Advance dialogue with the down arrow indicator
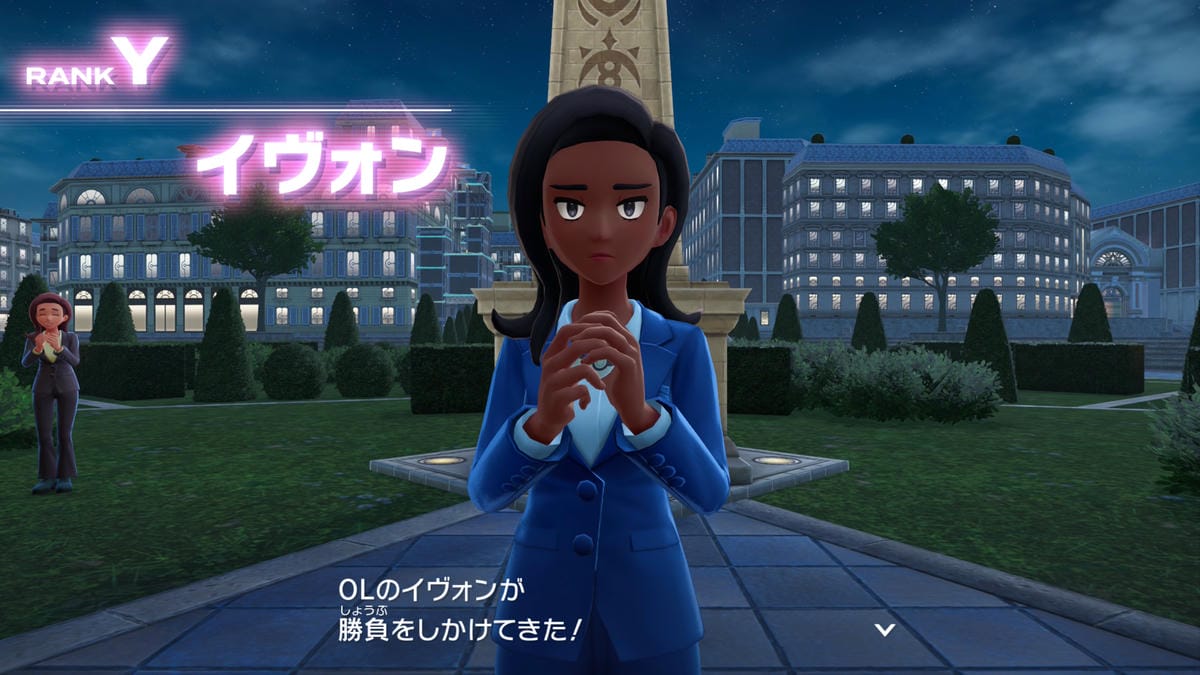The image size is (1200, 675). coord(884,629)
